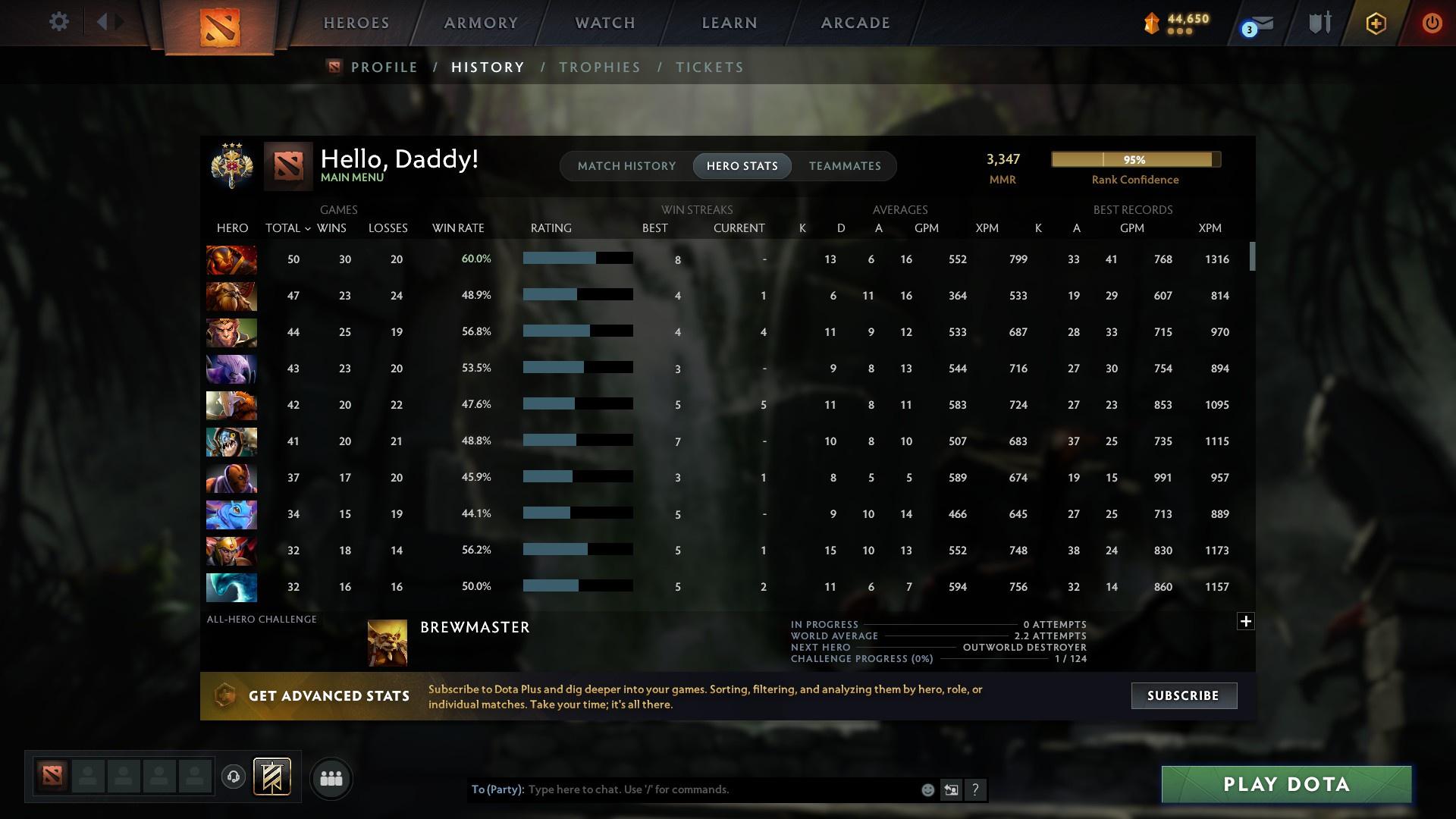Open the emoticon picker in the chat bar
1456x819 pixels.
pos(927,789)
